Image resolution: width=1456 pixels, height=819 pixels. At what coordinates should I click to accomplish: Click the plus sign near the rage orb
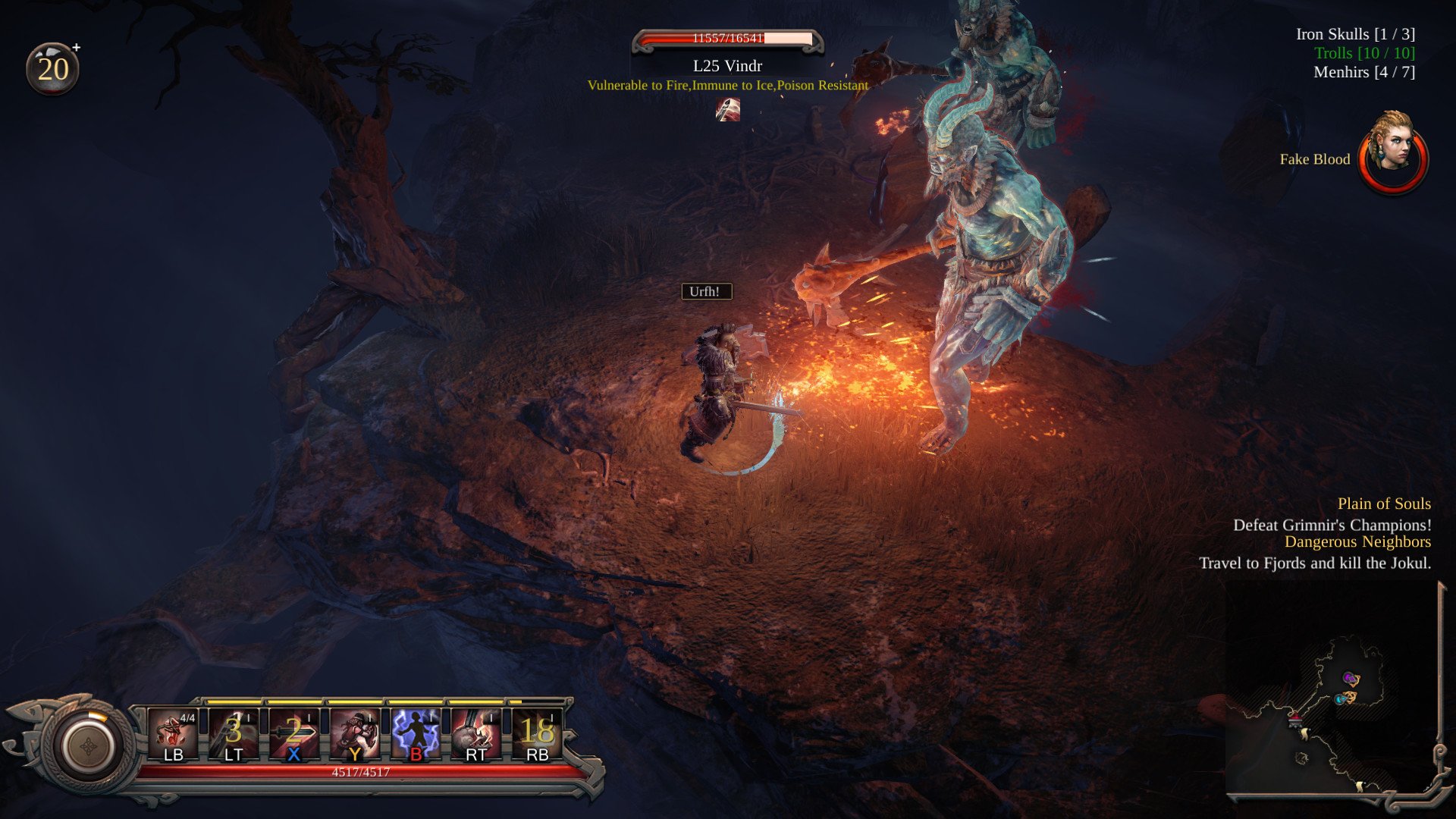(x=76, y=46)
